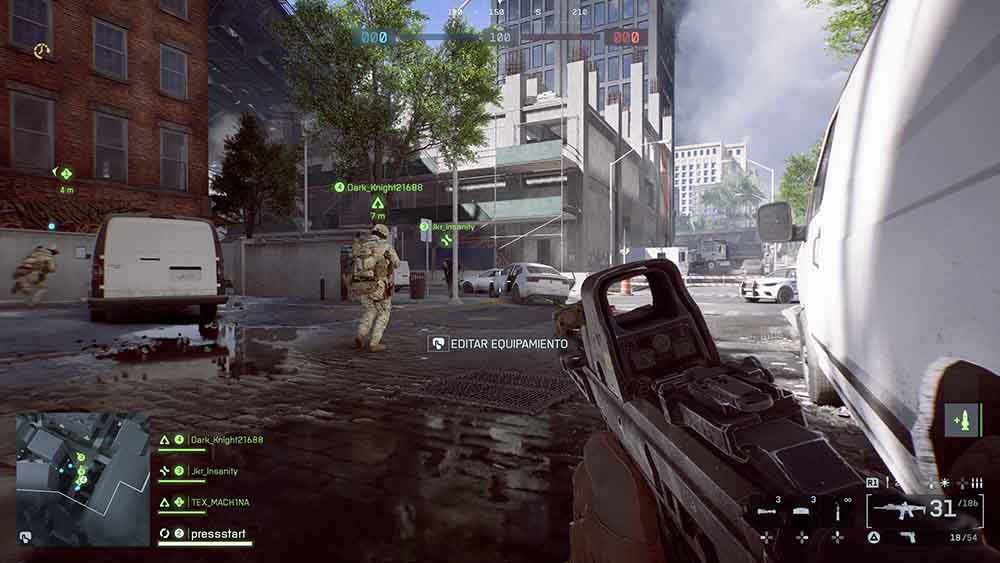Select the infinite-use ammo item slot
1000x563 pixels.
(x=837, y=511)
